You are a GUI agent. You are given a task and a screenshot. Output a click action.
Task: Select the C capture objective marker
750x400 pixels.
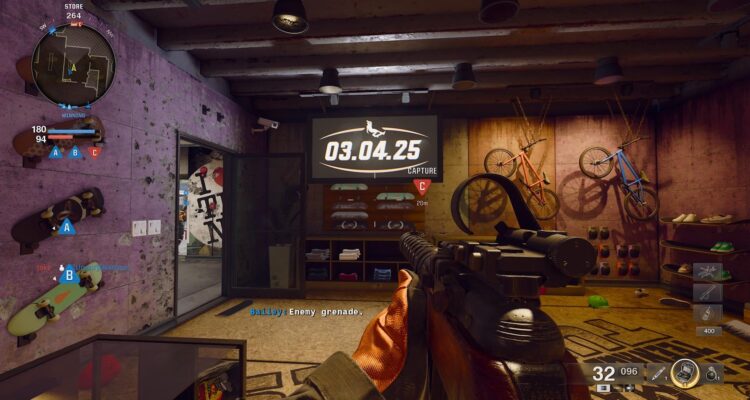pyautogui.click(x=422, y=186)
